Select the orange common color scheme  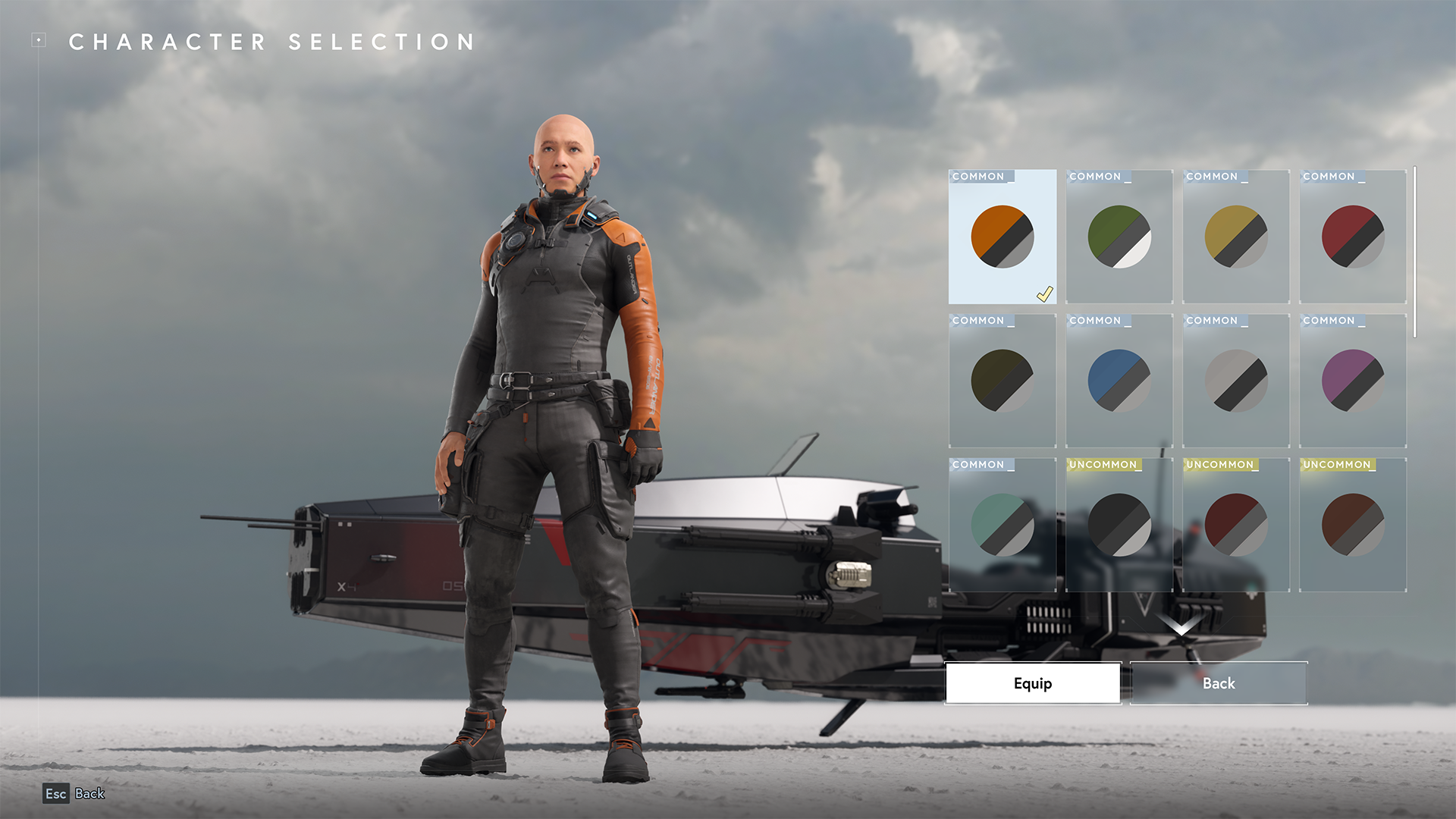[1001, 237]
